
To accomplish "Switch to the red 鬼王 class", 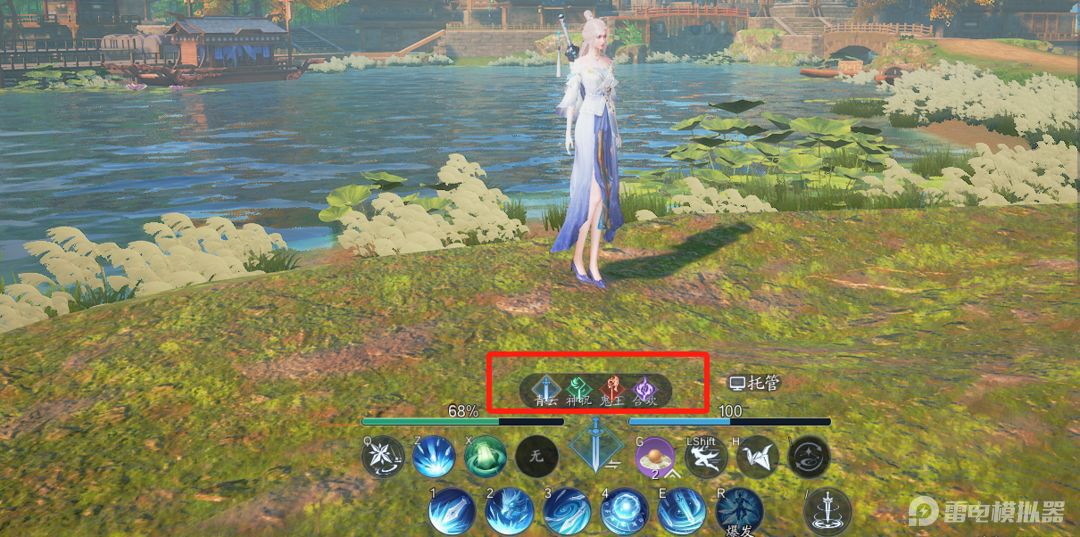I will [612, 389].
